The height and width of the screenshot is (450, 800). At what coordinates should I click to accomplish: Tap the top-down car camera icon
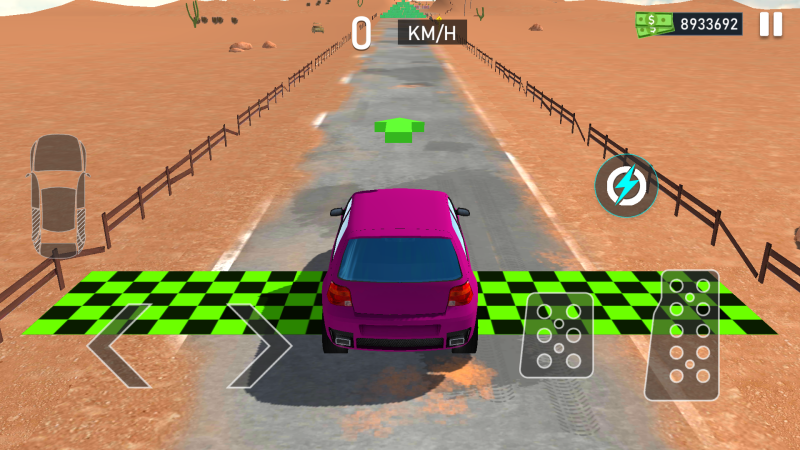(x=57, y=193)
